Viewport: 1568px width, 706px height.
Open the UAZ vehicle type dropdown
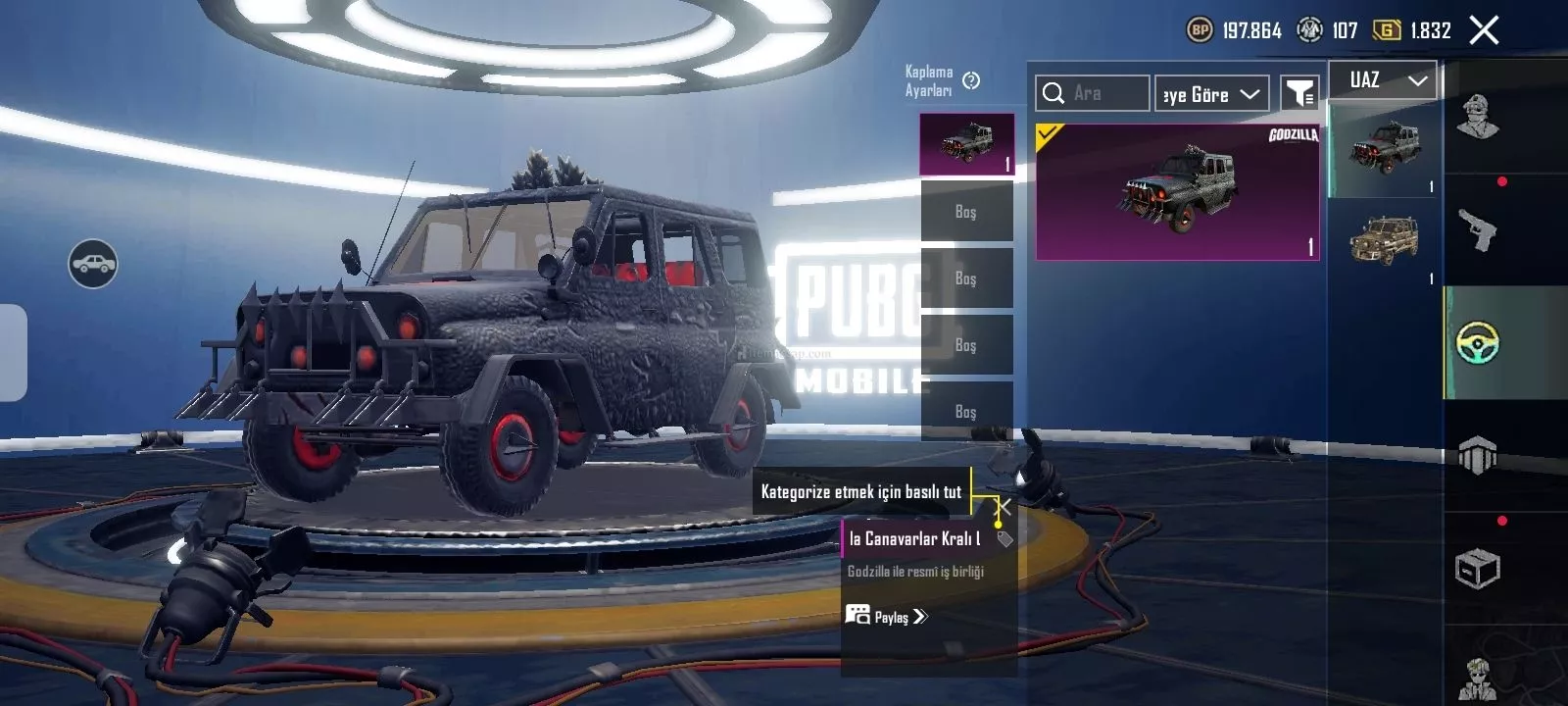pos(1383,80)
